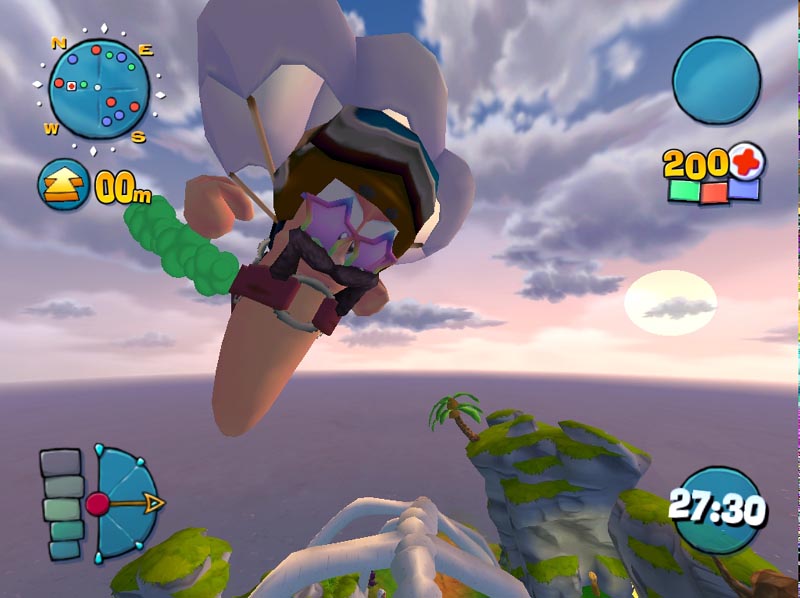Click the red cross team health icon
The width and height of the screenshot is (800, 598).
point(745,160)
